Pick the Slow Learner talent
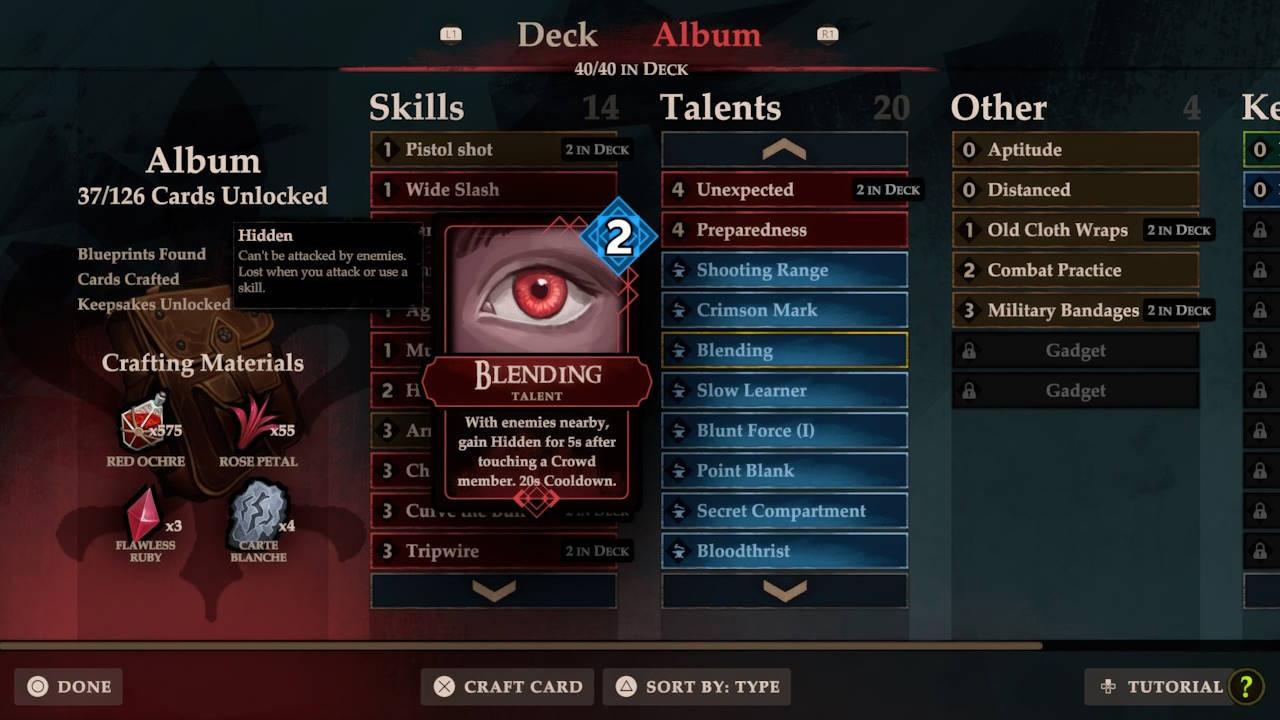The height and width of the screenshot is (720, 1280). 784,390
